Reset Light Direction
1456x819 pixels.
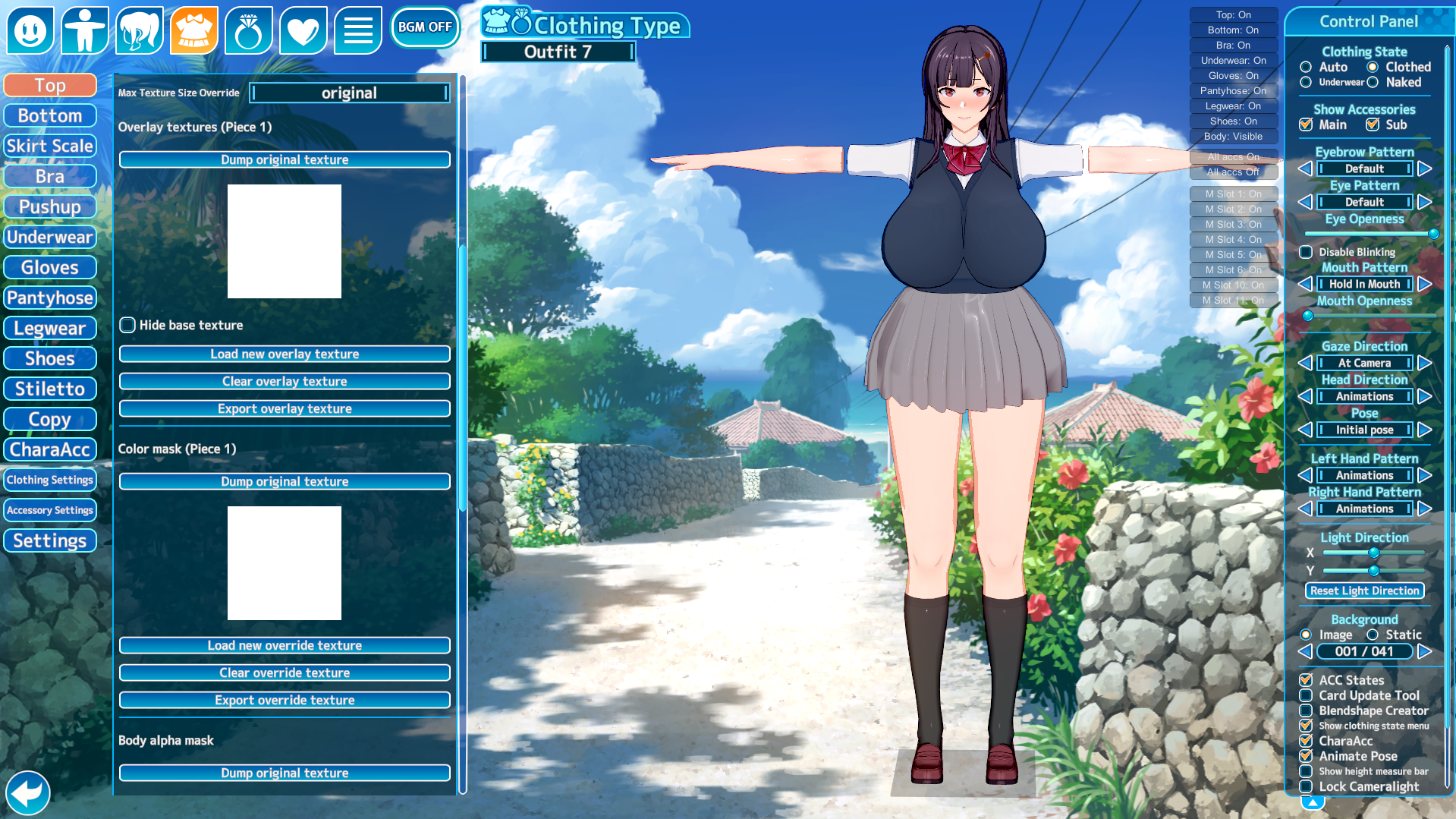tap(1364, 591)
